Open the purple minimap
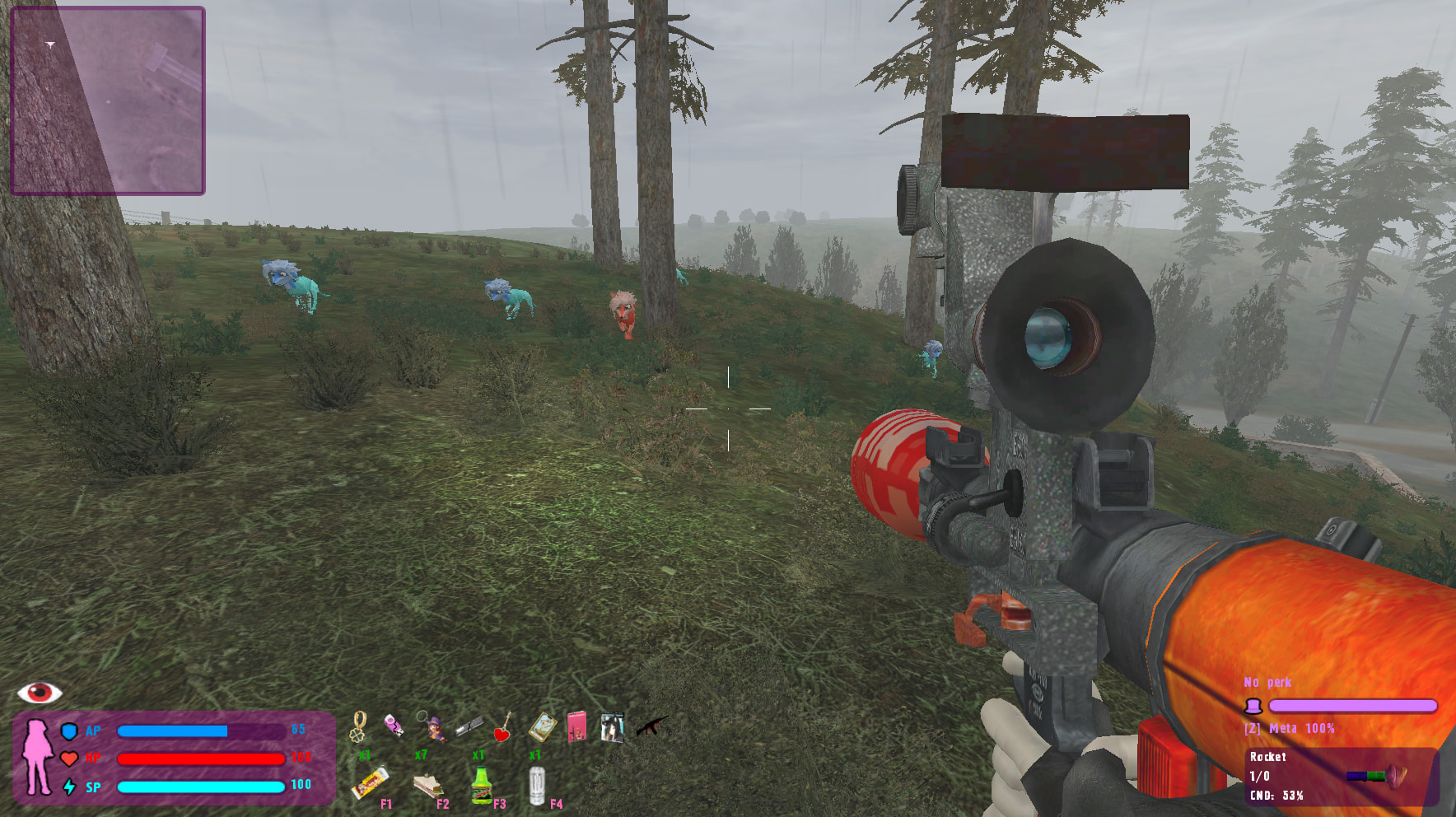The image size is (1456, 817). [x=108, y=100]
